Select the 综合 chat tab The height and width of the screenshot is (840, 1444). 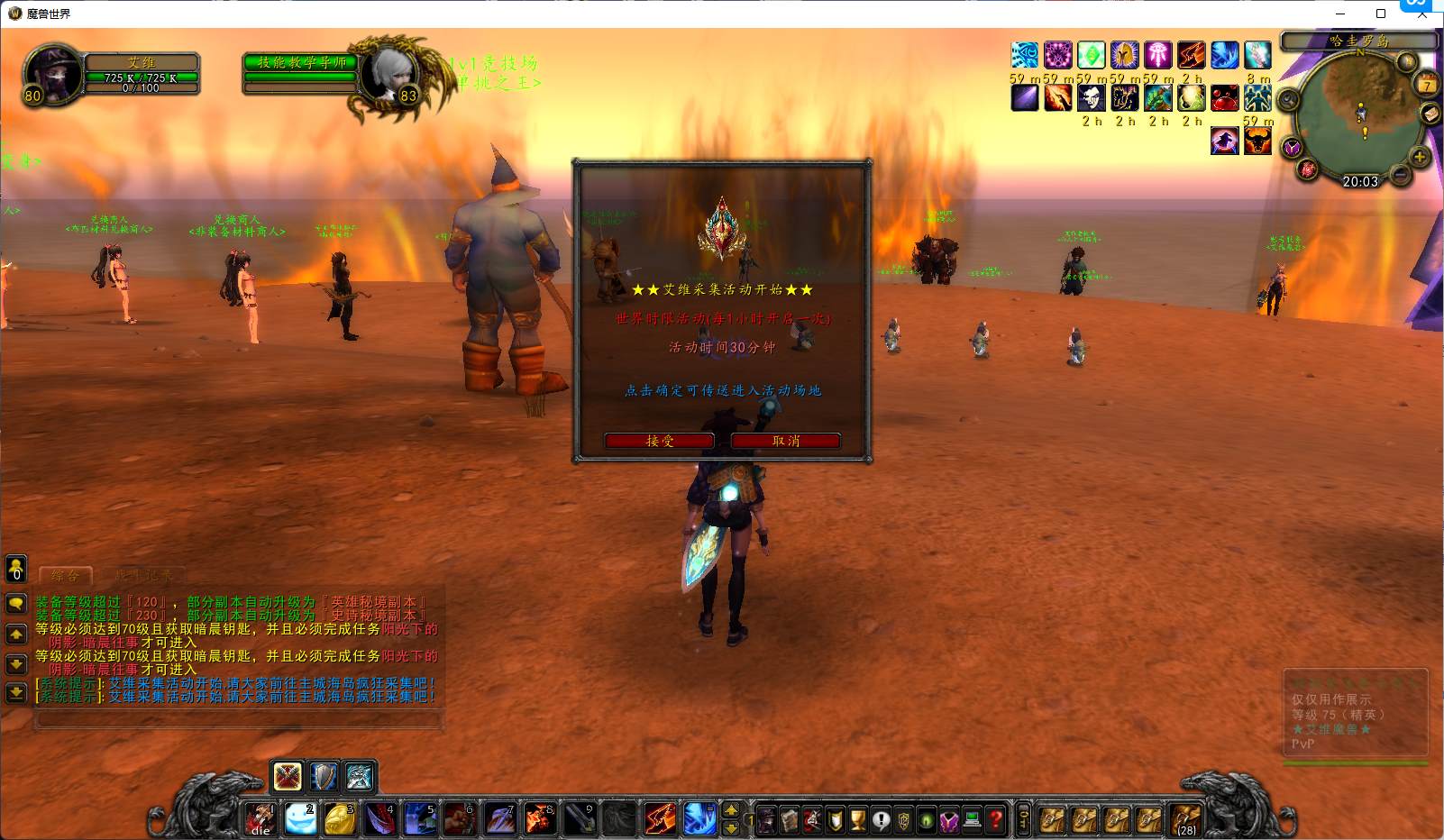pyautogui.click(x=65, y=575)
